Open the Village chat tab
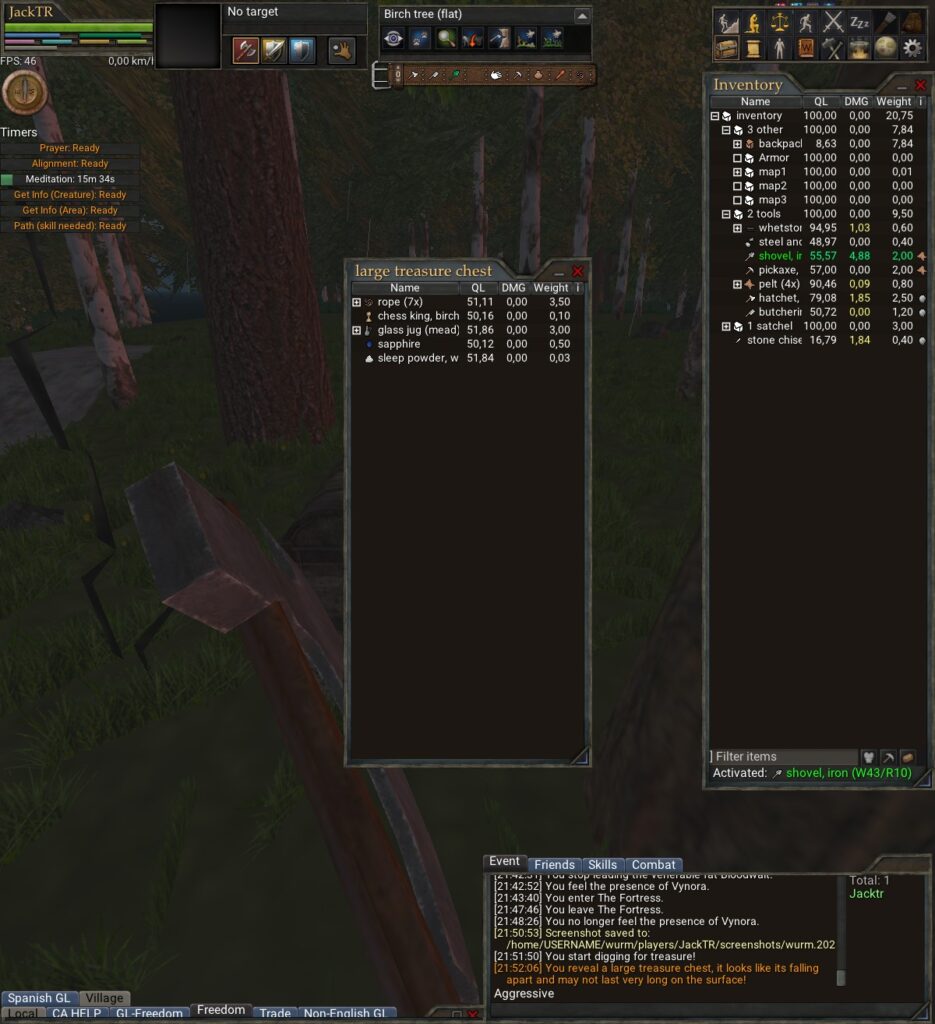 pos(104,998)
